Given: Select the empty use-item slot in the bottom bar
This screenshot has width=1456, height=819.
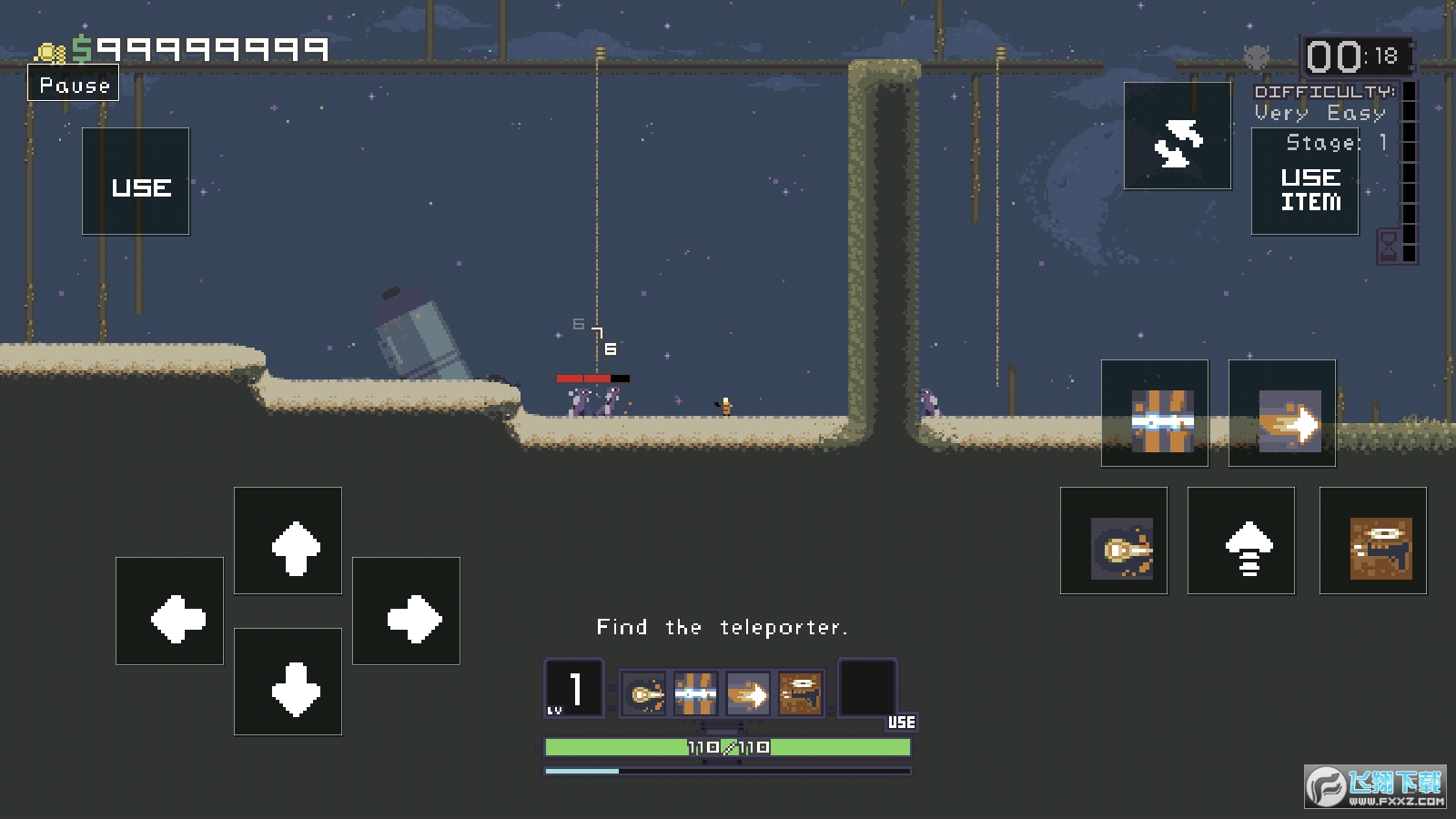Looking at the screenshot, I should pyautogui.click(x=867, y=689).
